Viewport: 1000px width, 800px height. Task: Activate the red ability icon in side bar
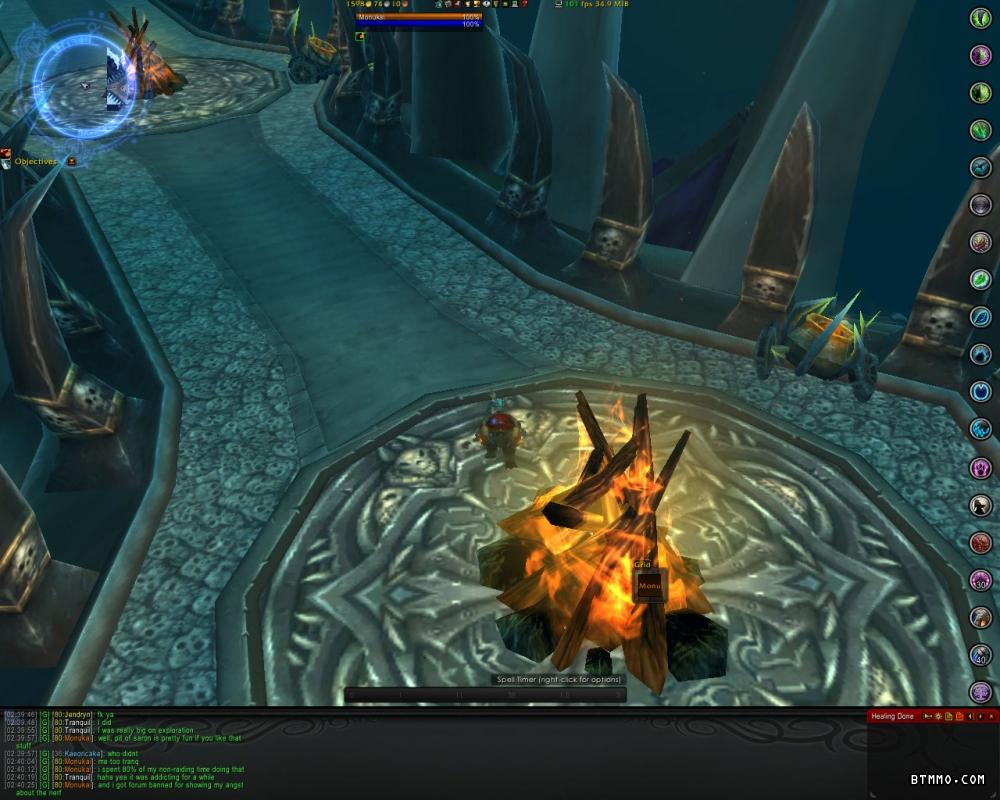pyautogui.click(x=981, y=543)
